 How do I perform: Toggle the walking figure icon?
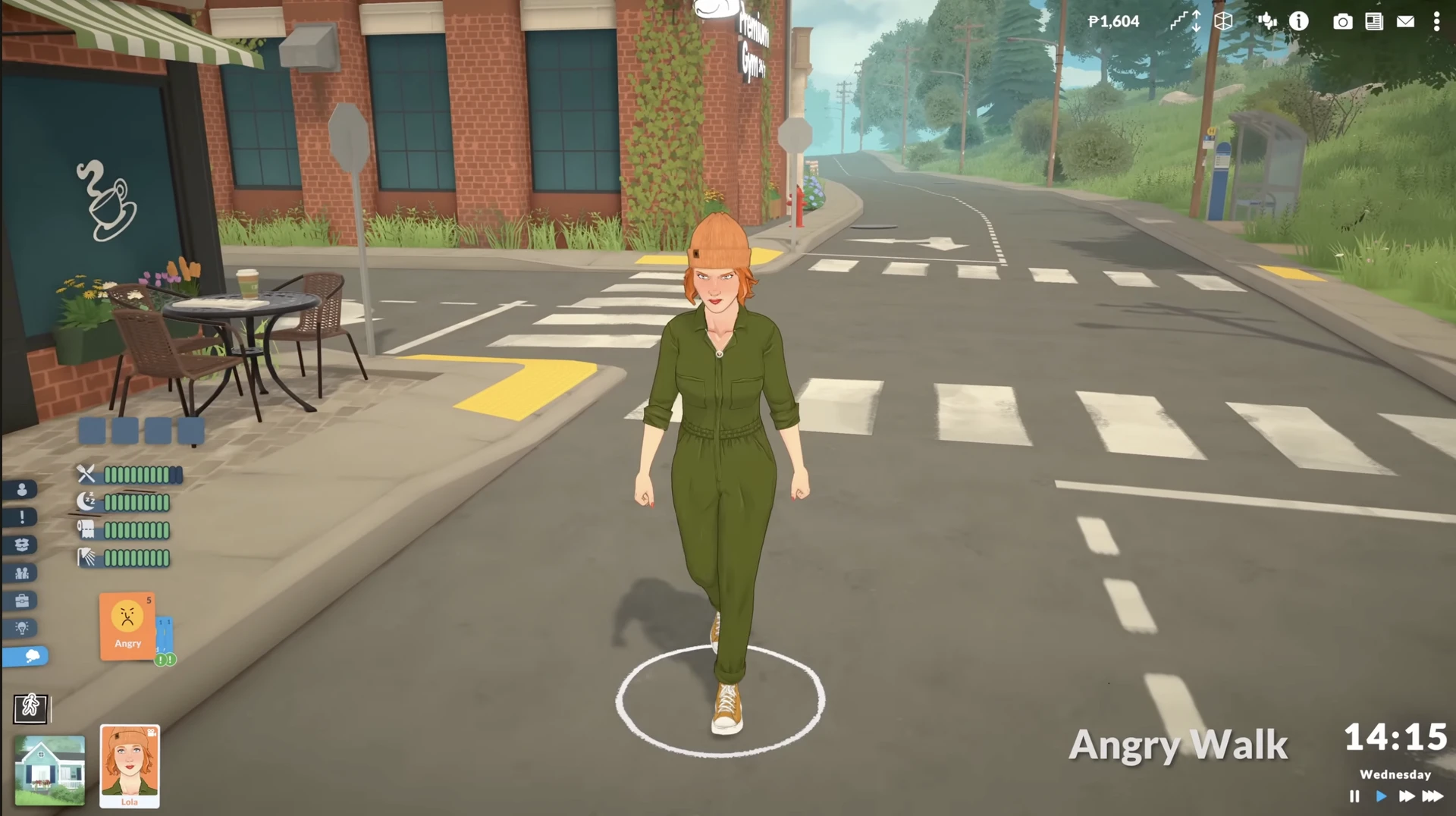(31, 708)
